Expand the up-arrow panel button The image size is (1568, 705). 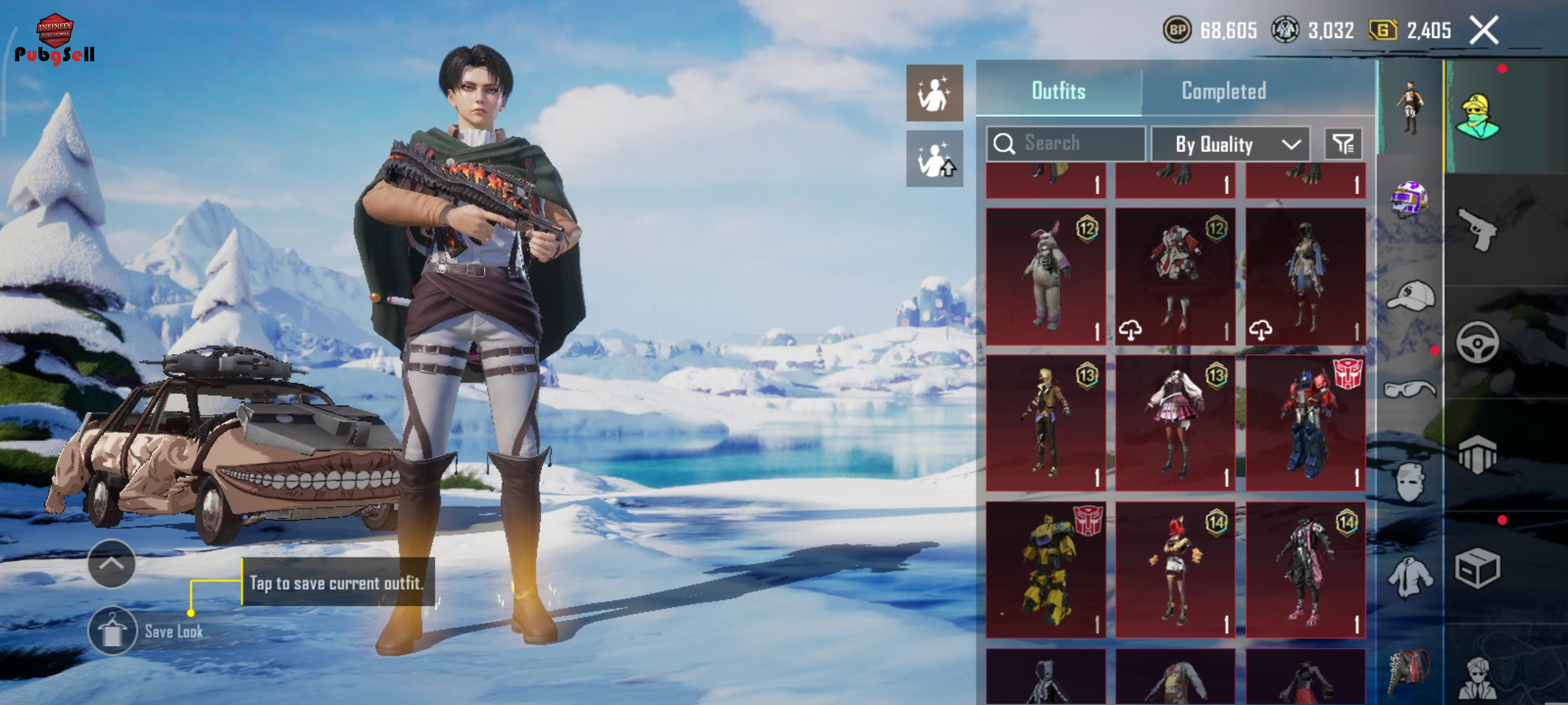point(112,563)
